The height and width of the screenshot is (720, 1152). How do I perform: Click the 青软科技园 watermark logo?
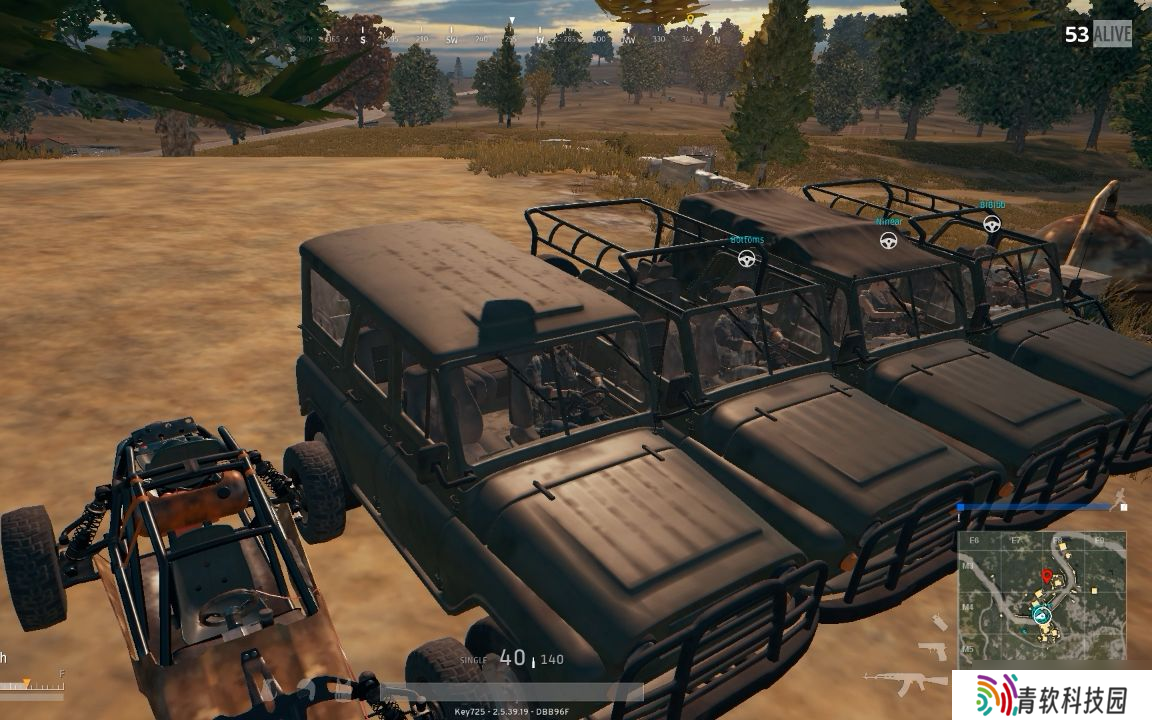[x=1051, y=696]
